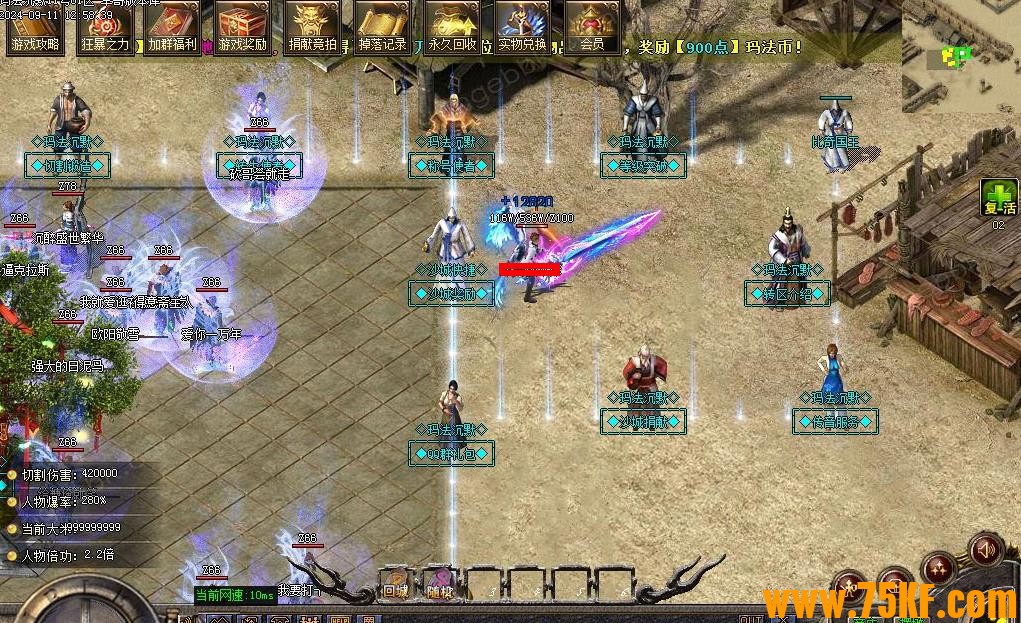View the 掉落记录 drop records scroll

(382, 26)
